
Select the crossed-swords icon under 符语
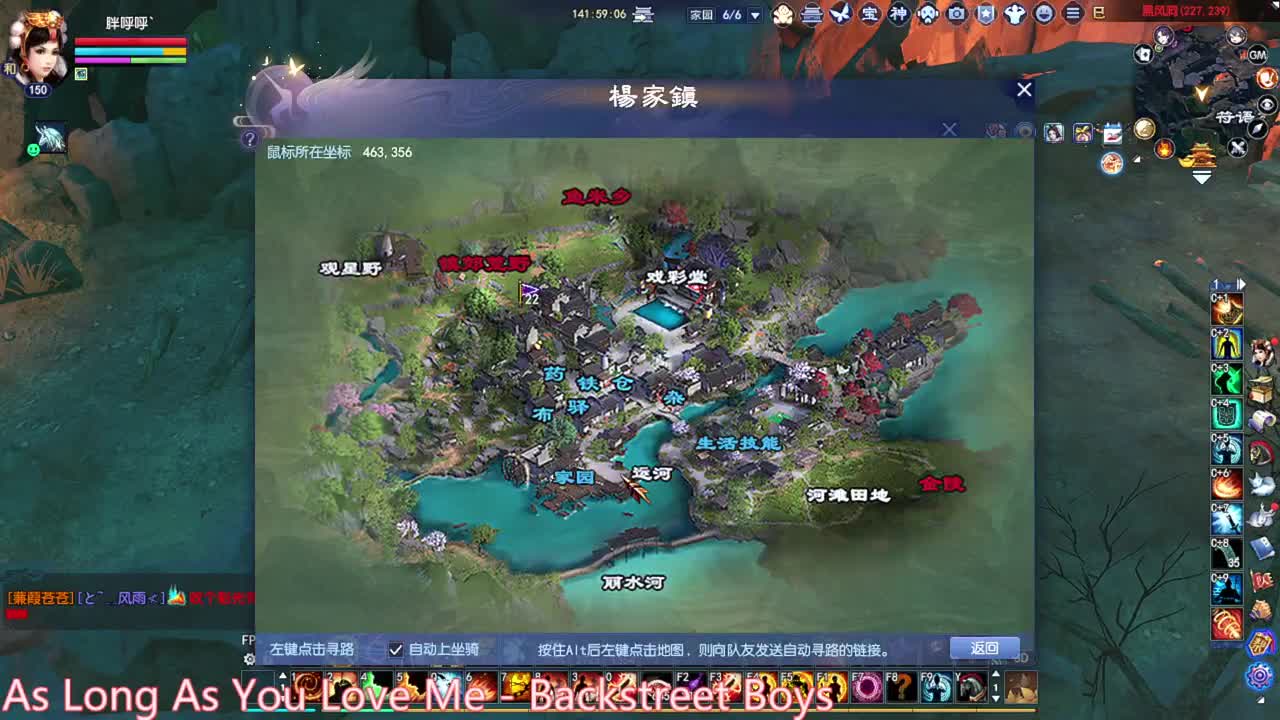point(1237,149)
